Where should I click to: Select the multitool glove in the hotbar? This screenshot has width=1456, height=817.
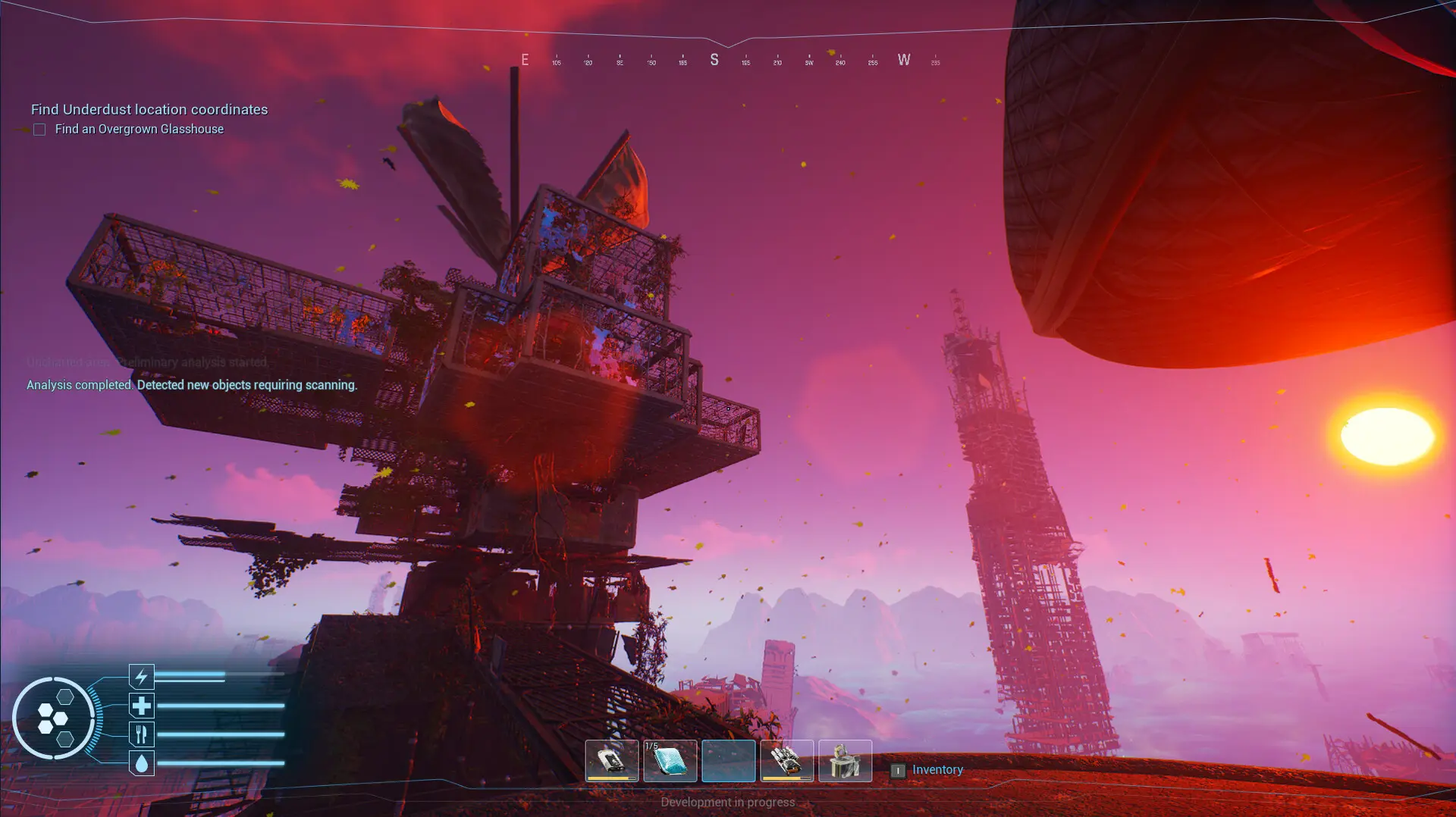coord(787,761)
